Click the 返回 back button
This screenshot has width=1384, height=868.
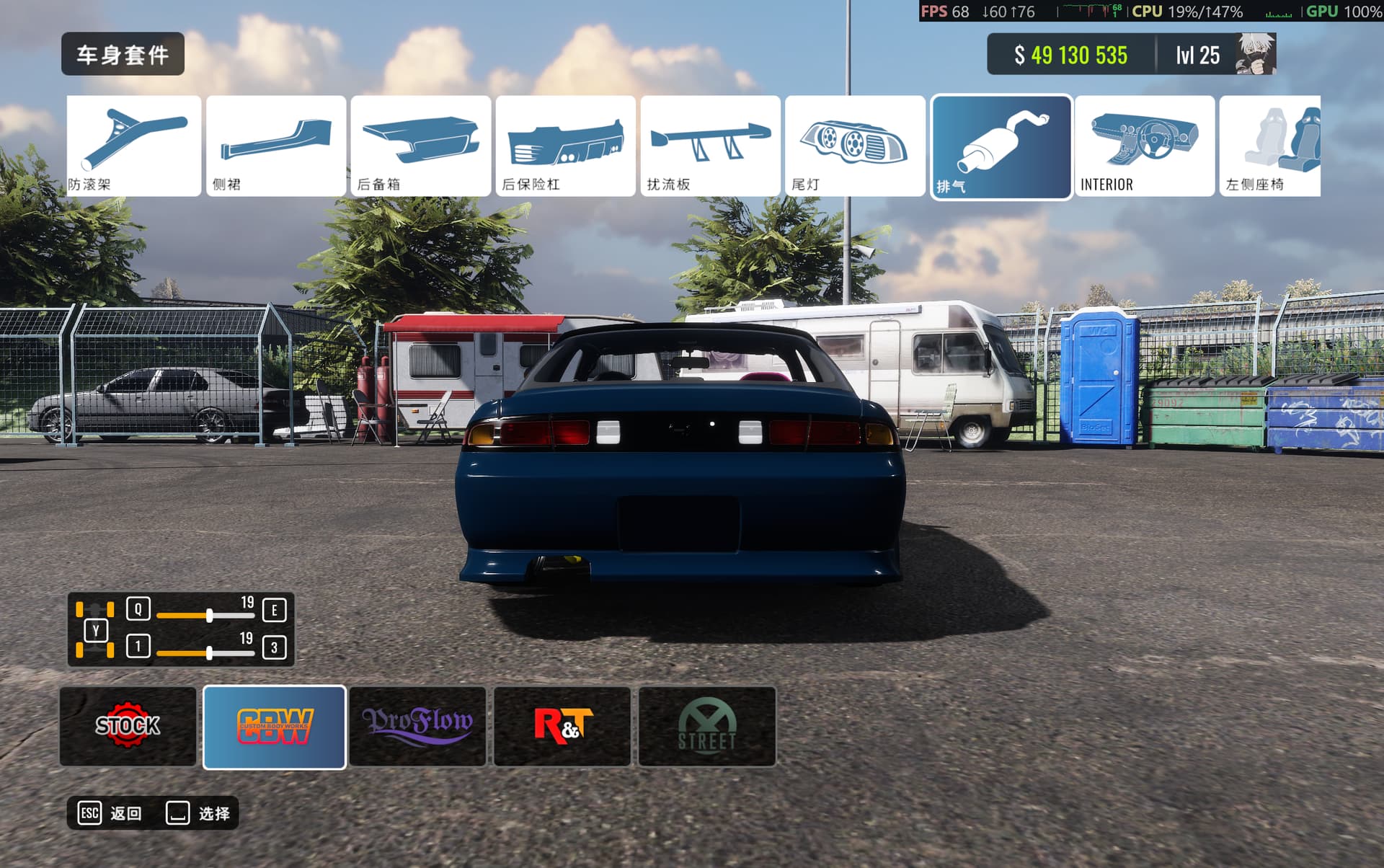click(110, 813)
